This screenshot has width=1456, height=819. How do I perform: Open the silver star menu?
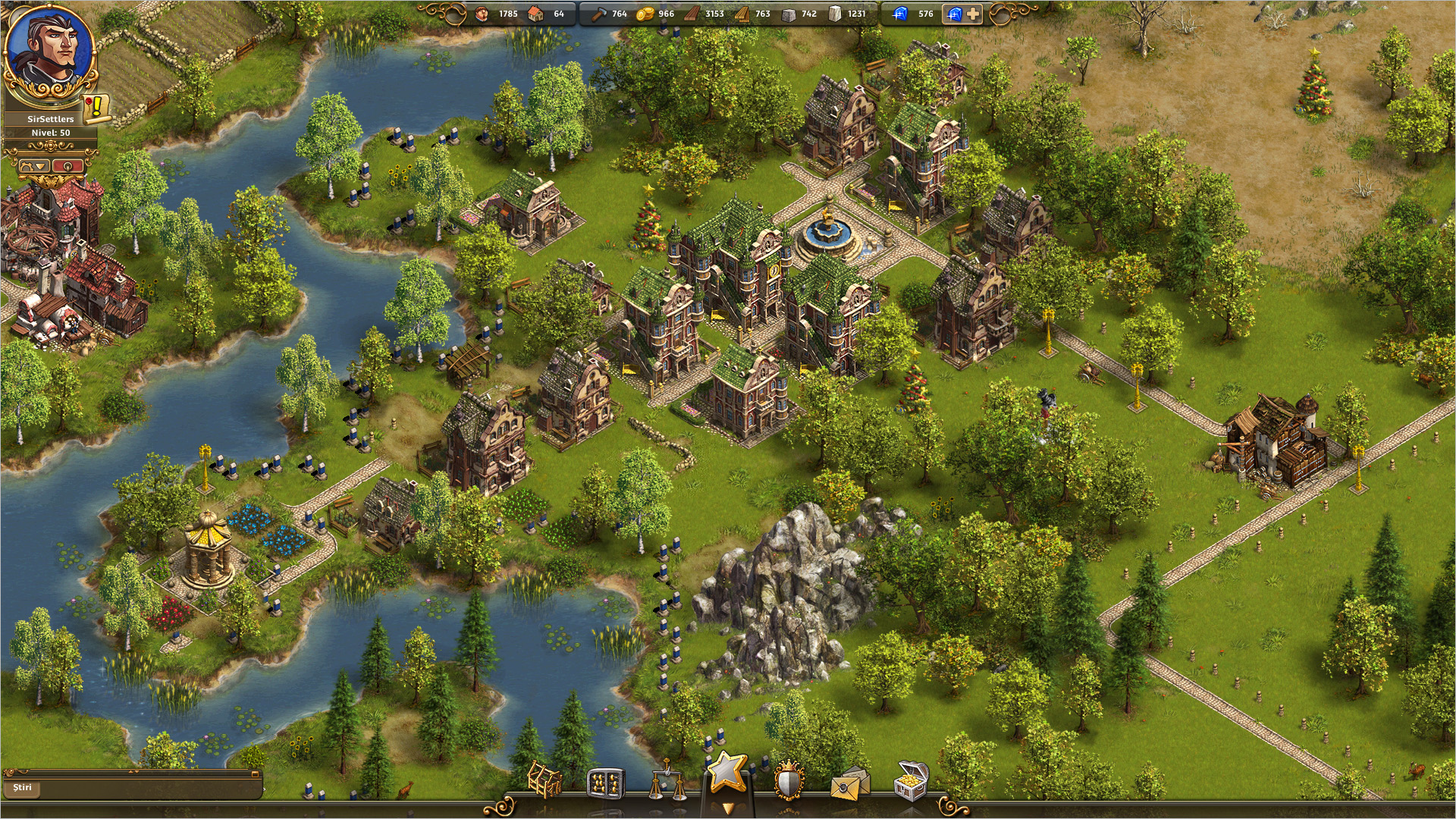[x=727, y=773]
